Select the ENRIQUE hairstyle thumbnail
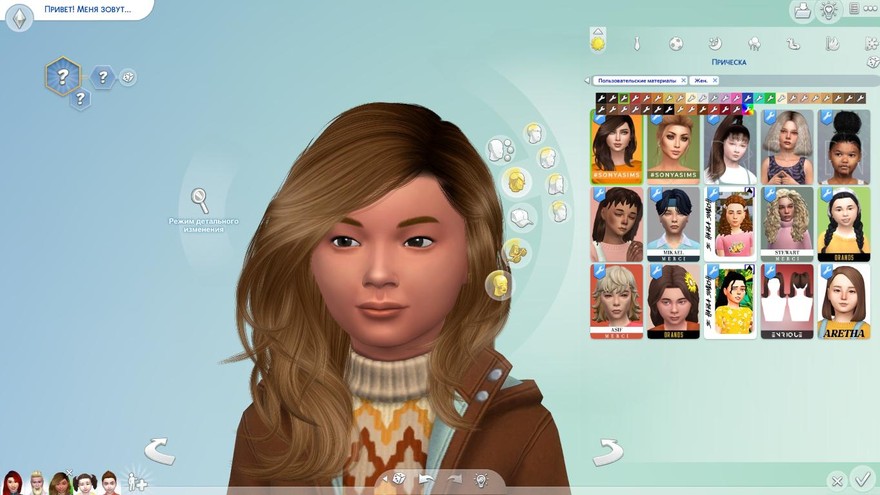This screenshot has width=880, height=495. (787, 301)
